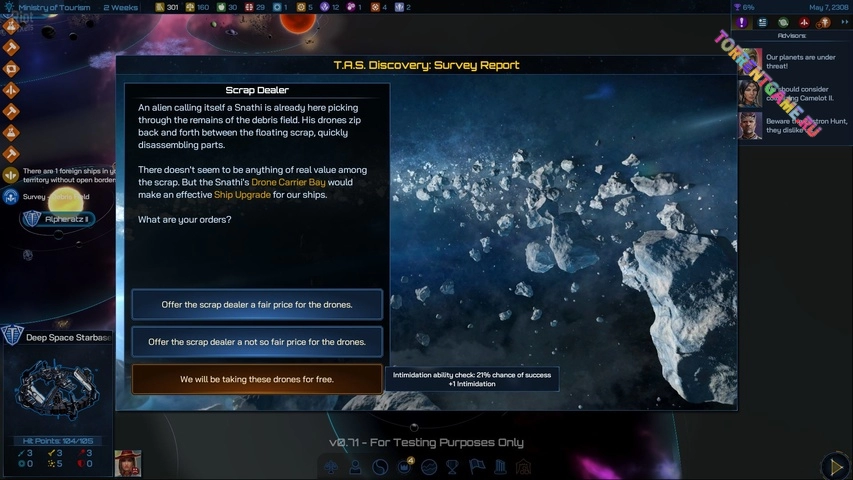Click the leader portrait at the bottom left
Image resolution: width=853 pixels, height=480 pixels.
[x=128, y=463]
